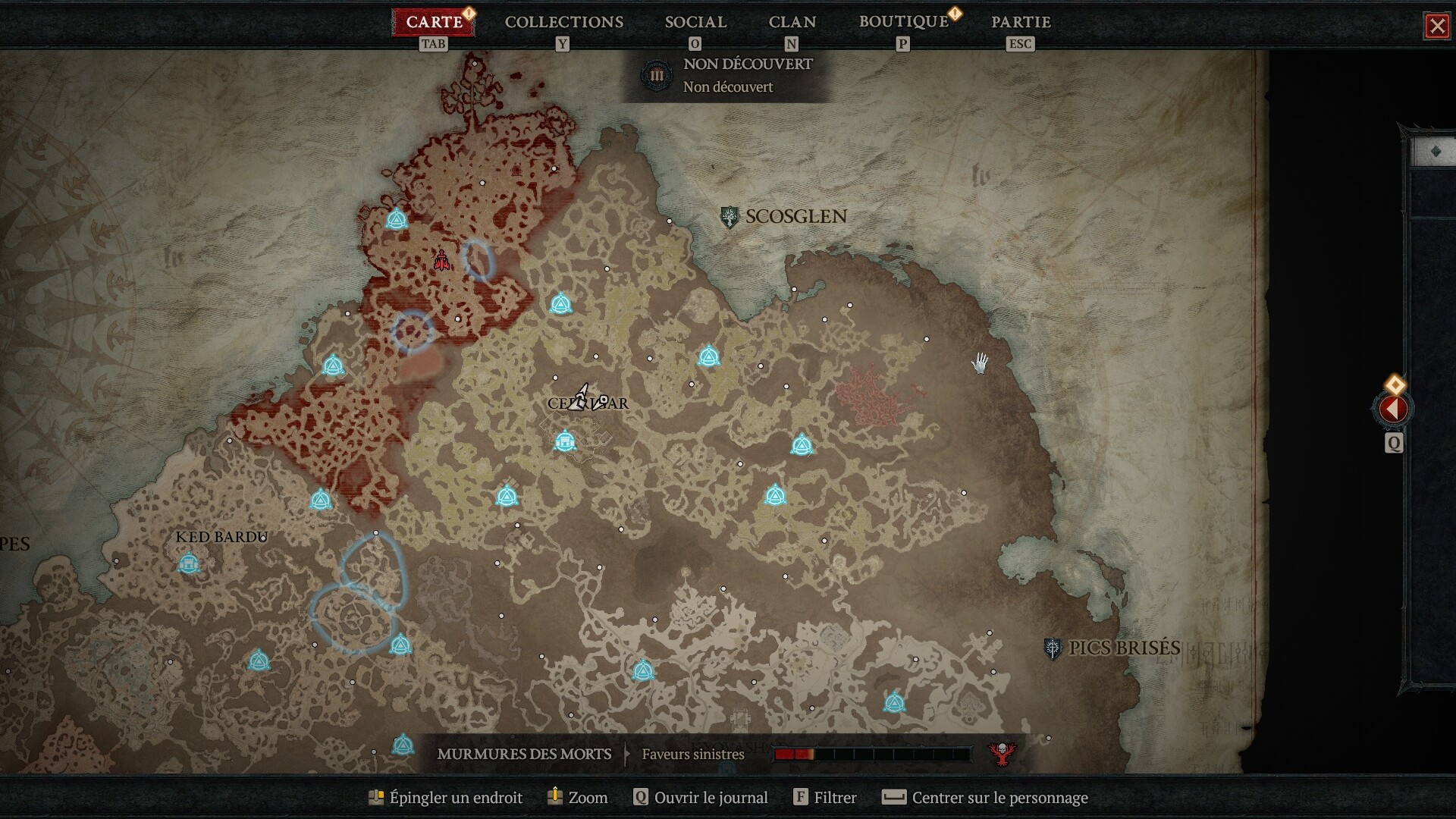Image resolution: width=1456 pixels, height=819 pixels.
Task: Open the Boutique tab
Action: tap(903, 22)
